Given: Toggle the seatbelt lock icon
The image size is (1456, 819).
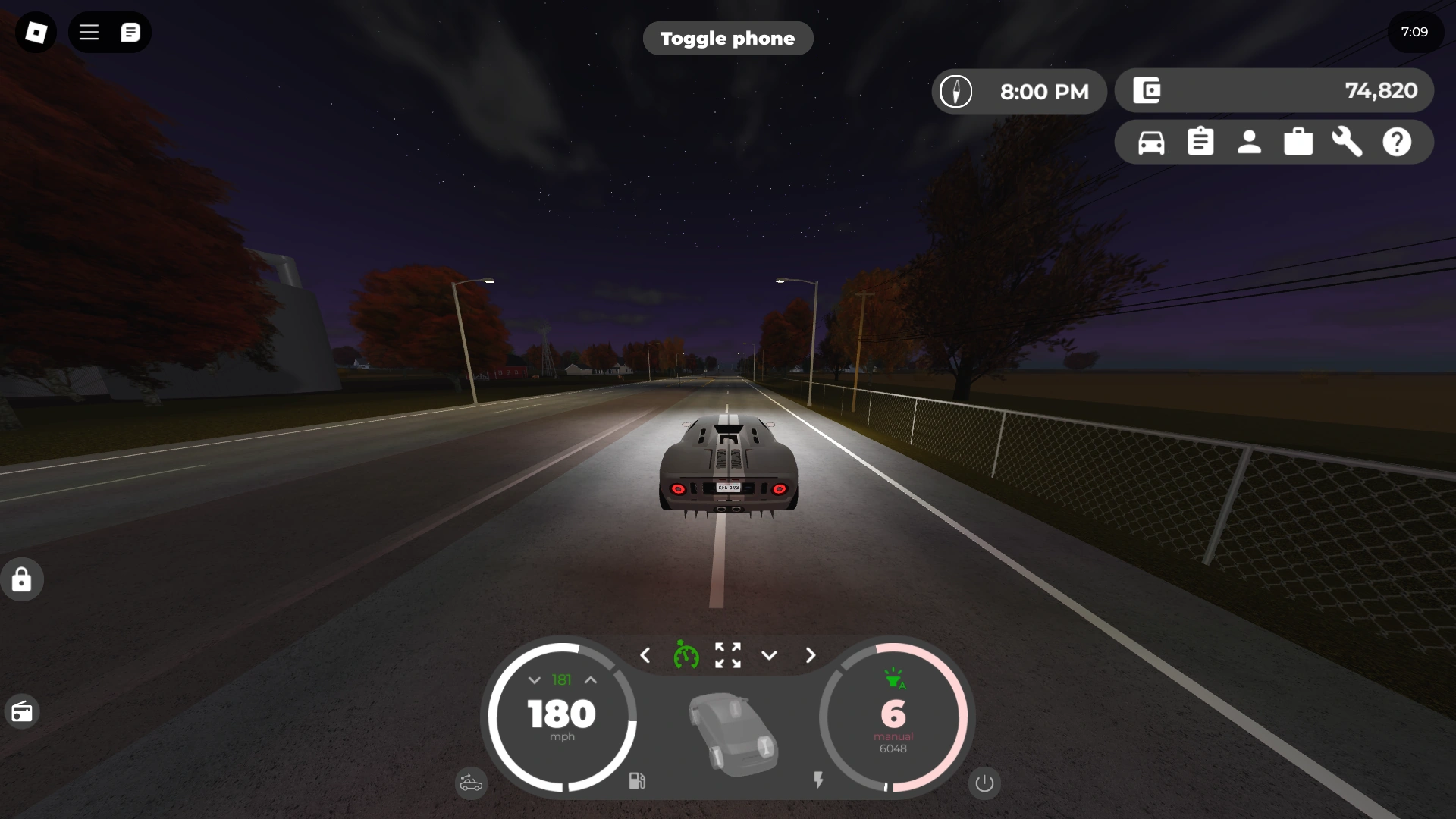Looking at the screenshot, I should 22,579.
